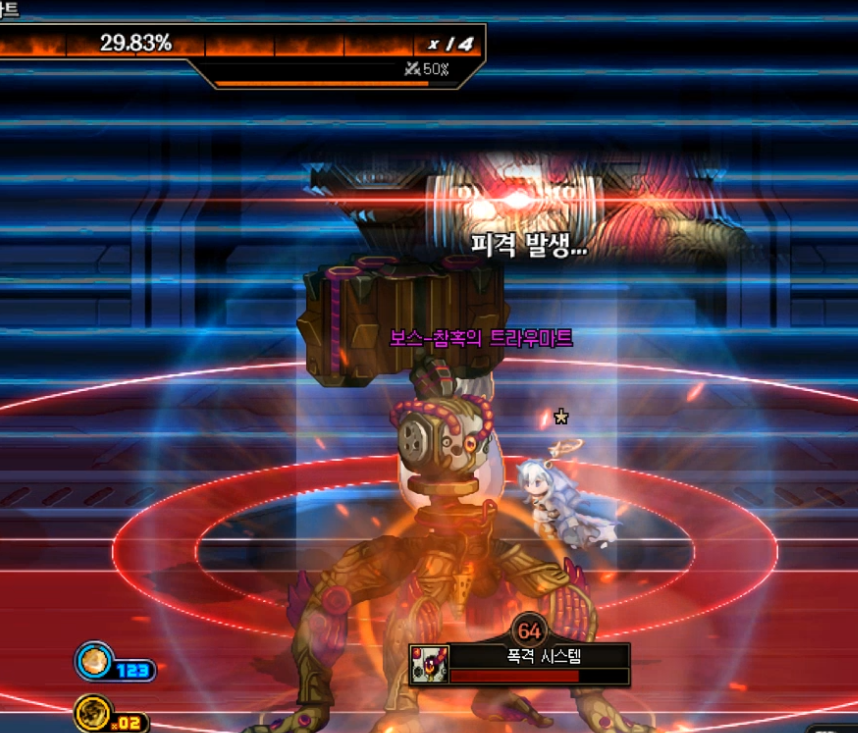This screenshot has width=858, height=733.
Task: Select the gold coin icon showing x02
Action: coord(93,713)
